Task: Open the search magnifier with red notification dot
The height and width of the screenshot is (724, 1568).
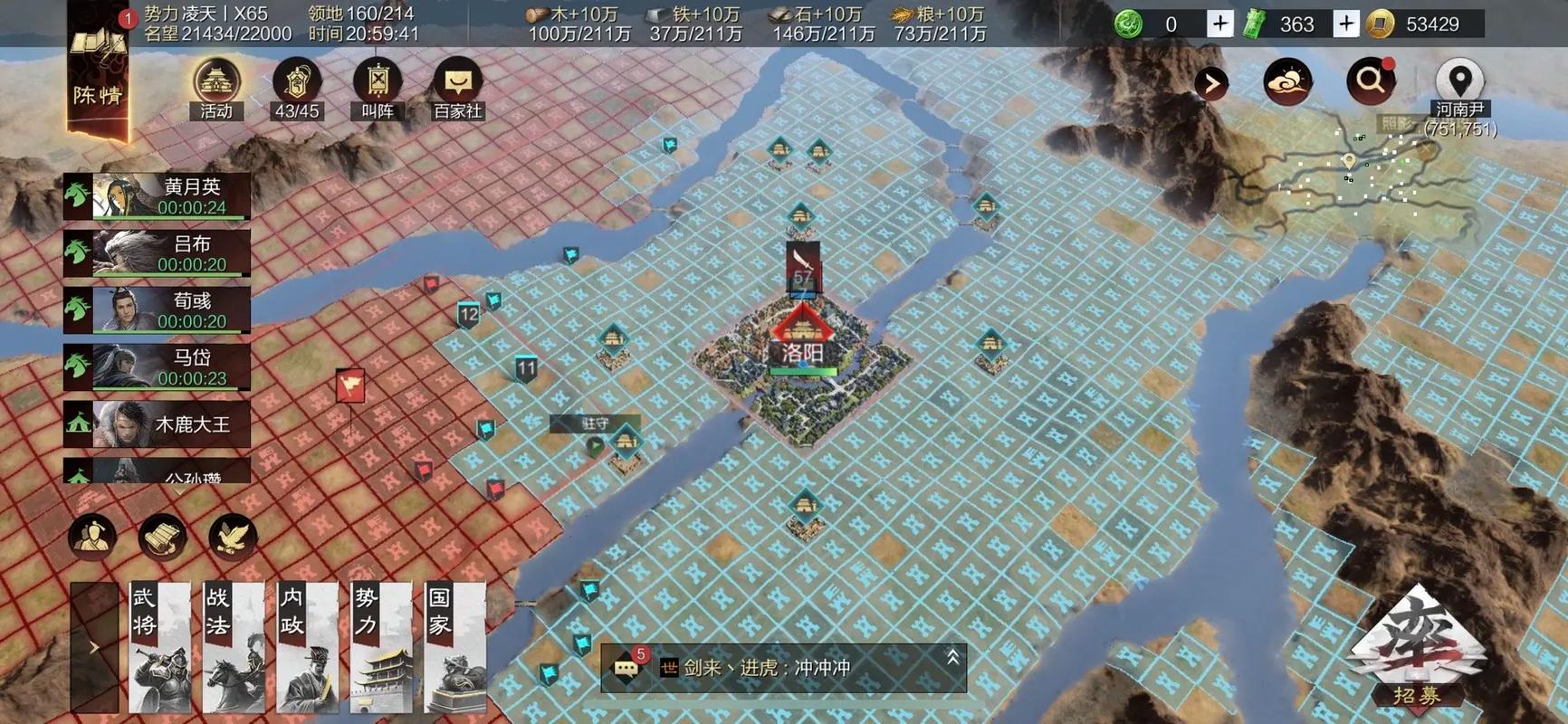Action: (1370, 80)
